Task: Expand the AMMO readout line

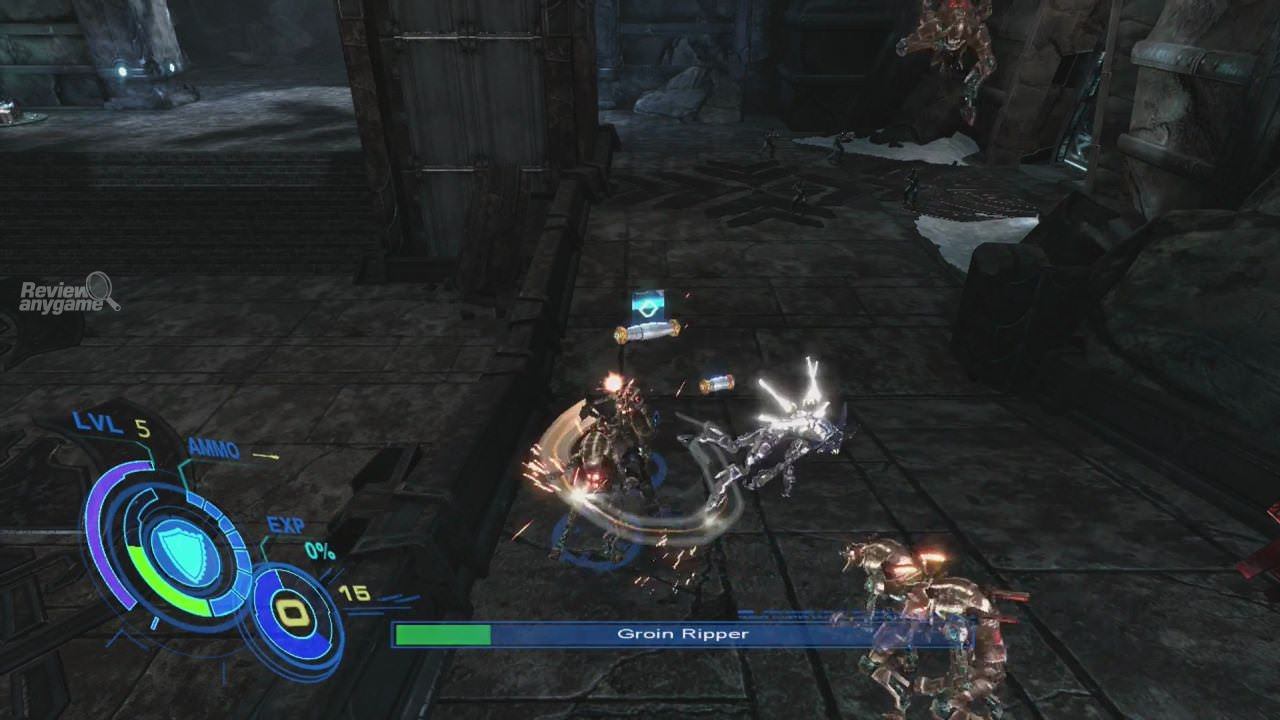Action: 215,450
